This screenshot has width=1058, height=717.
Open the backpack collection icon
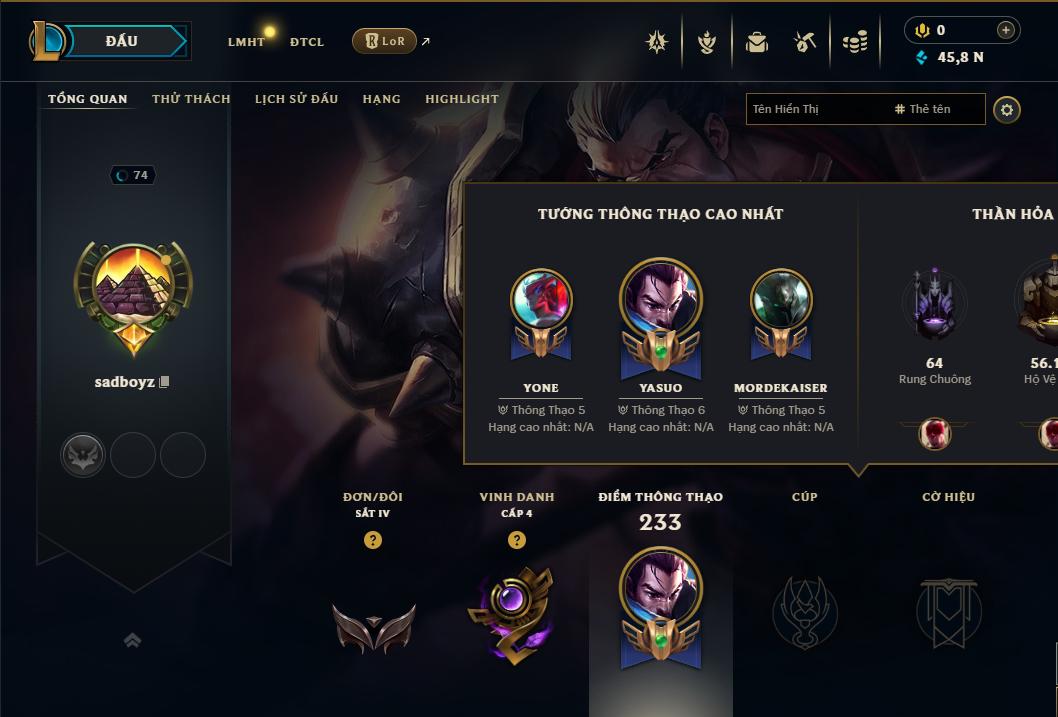[x=757, y=42]
